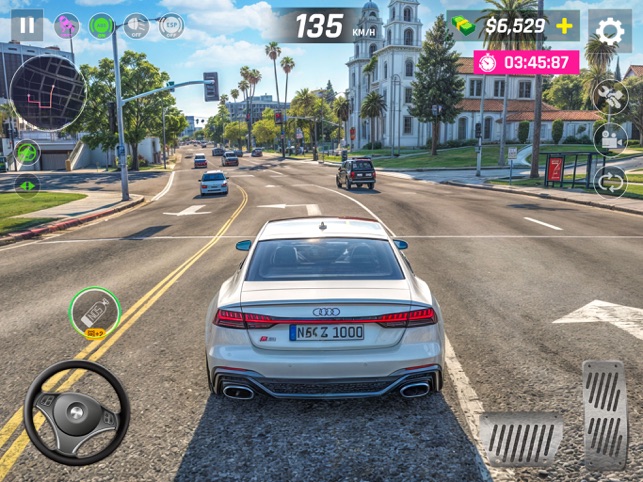Viewport: 643px width, 482px height.
Task: Switch on the headlights icon
Action: tap(136, 25)
